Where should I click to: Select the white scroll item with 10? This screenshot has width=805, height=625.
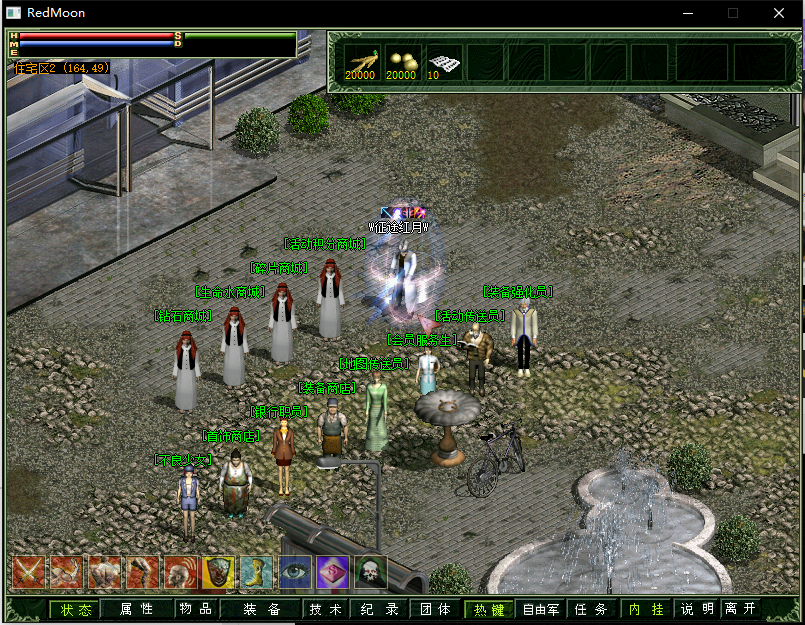(x=443, y=62)
